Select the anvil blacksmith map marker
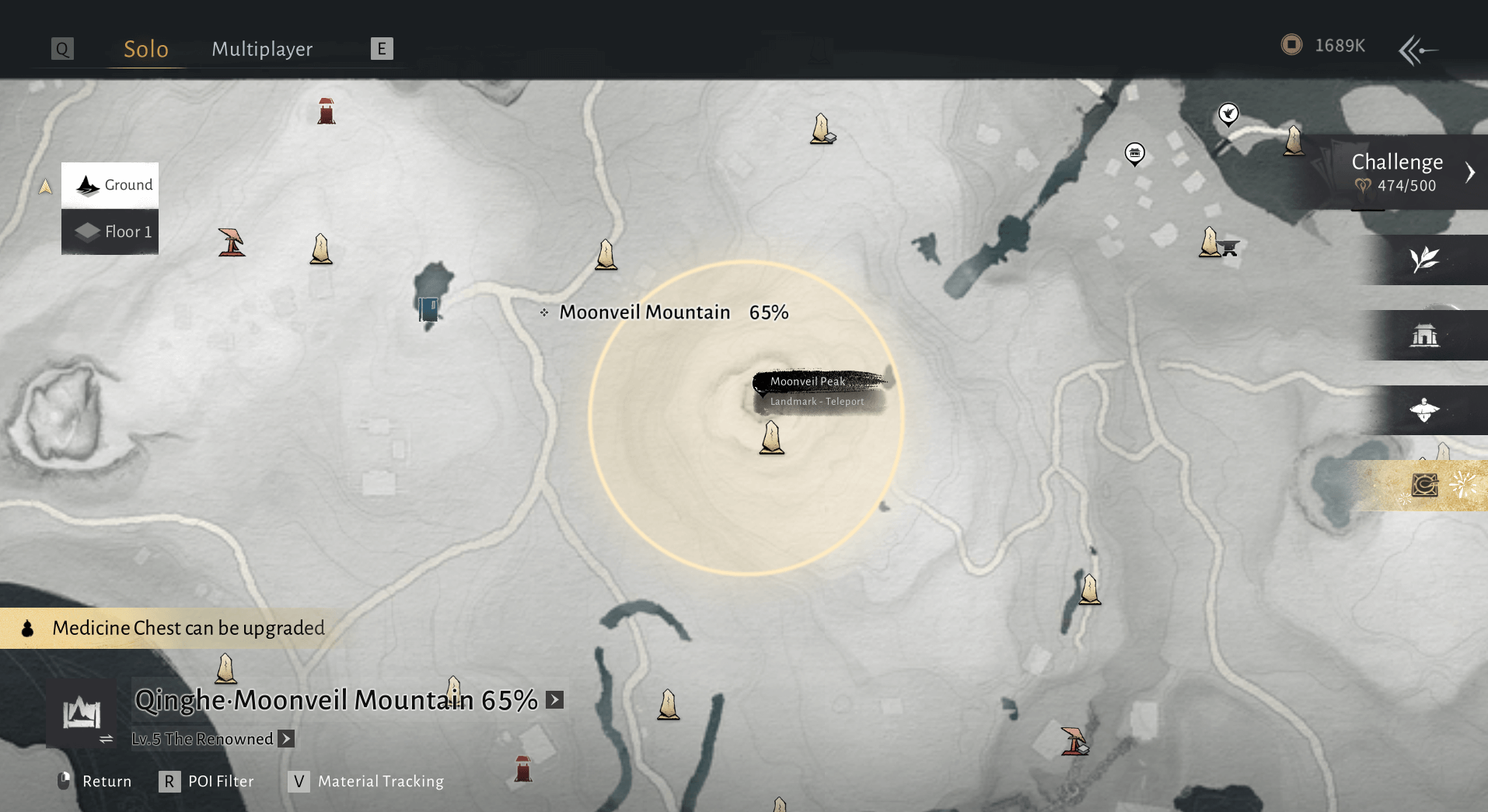 tap(1228, 248)
